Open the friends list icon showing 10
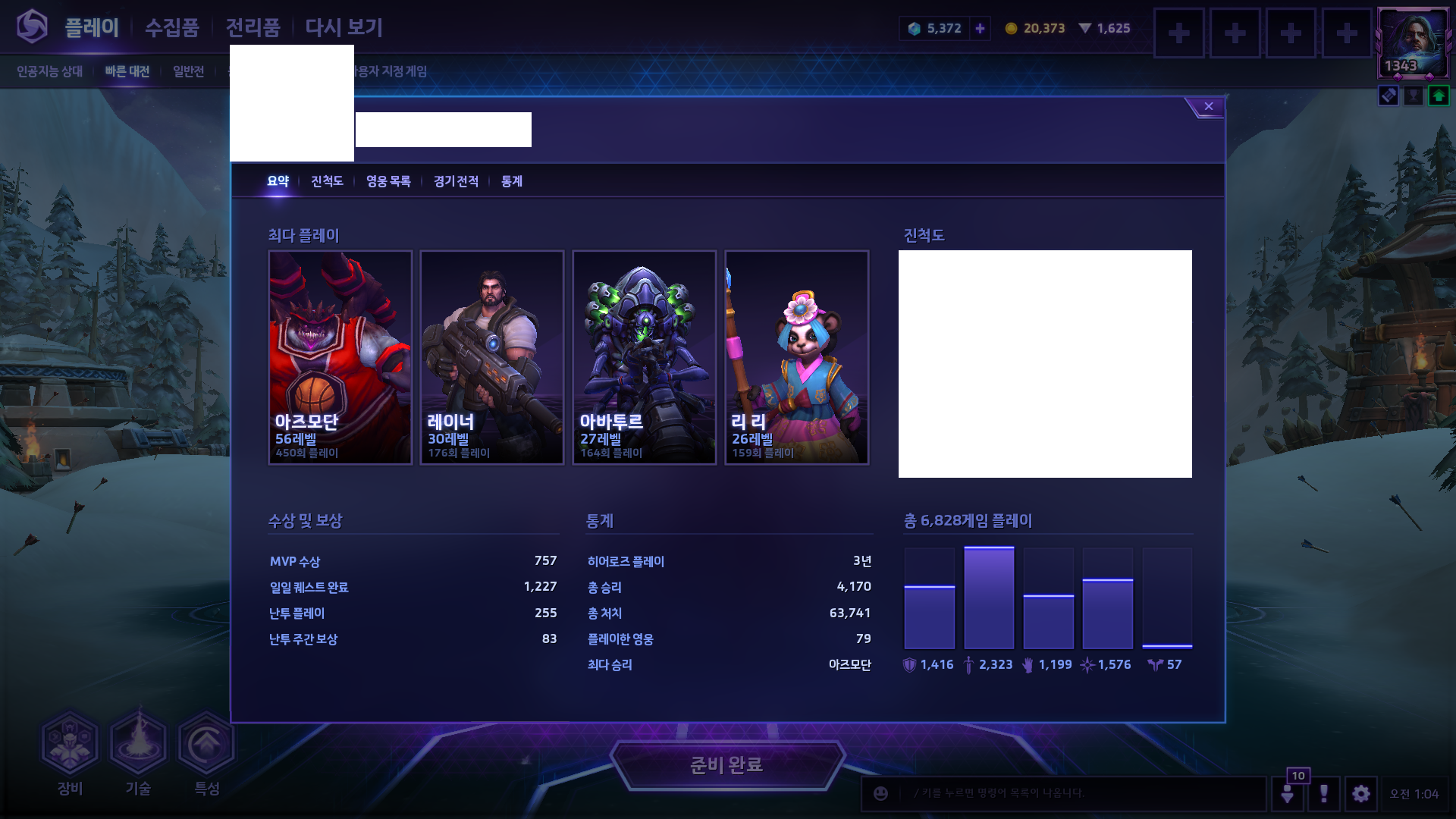1456x819 pixels. tap(1289, 794)
